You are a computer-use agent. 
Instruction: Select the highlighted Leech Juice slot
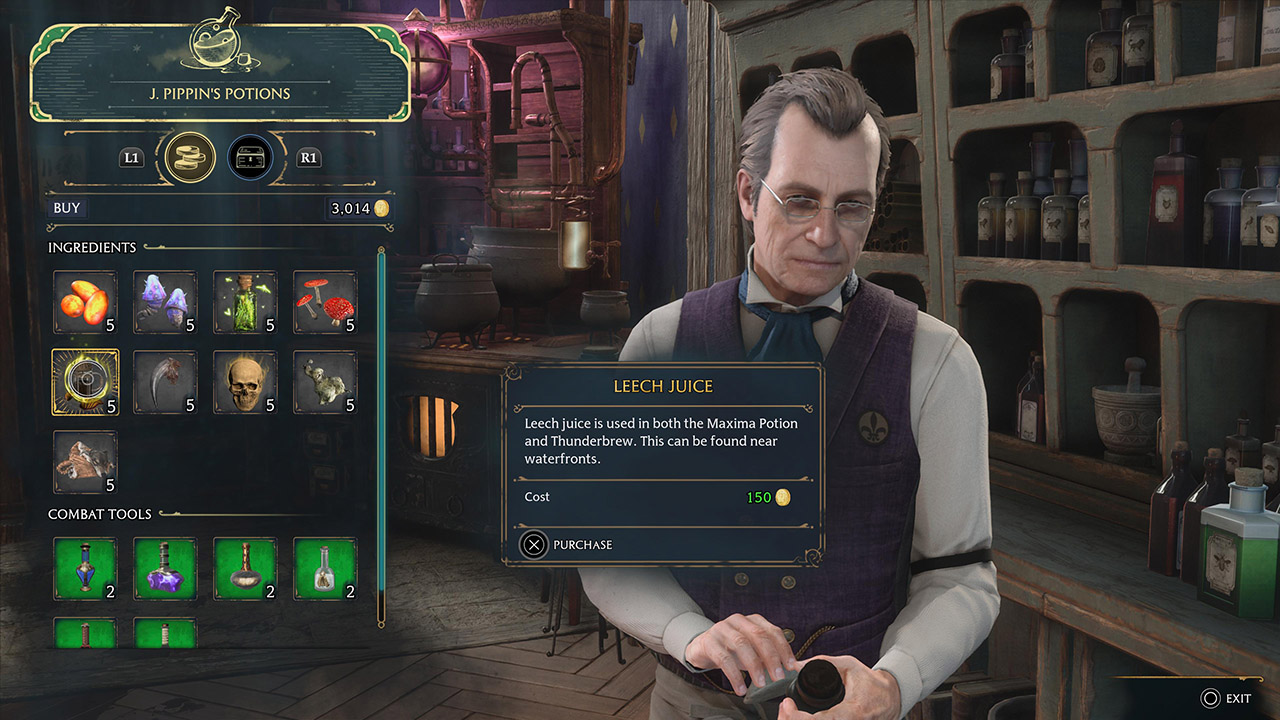pyautogui.click(x=85, y=382)
